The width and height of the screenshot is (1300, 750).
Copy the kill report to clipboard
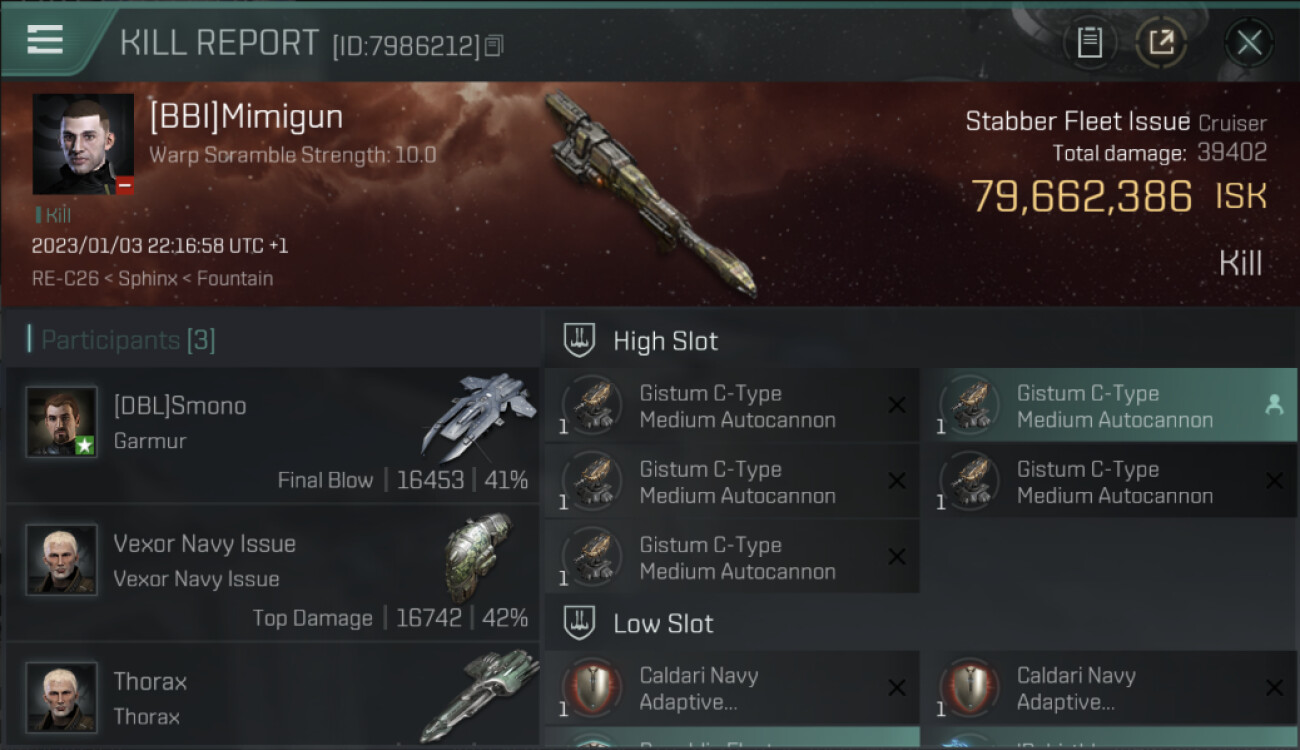click(1089, 42)
